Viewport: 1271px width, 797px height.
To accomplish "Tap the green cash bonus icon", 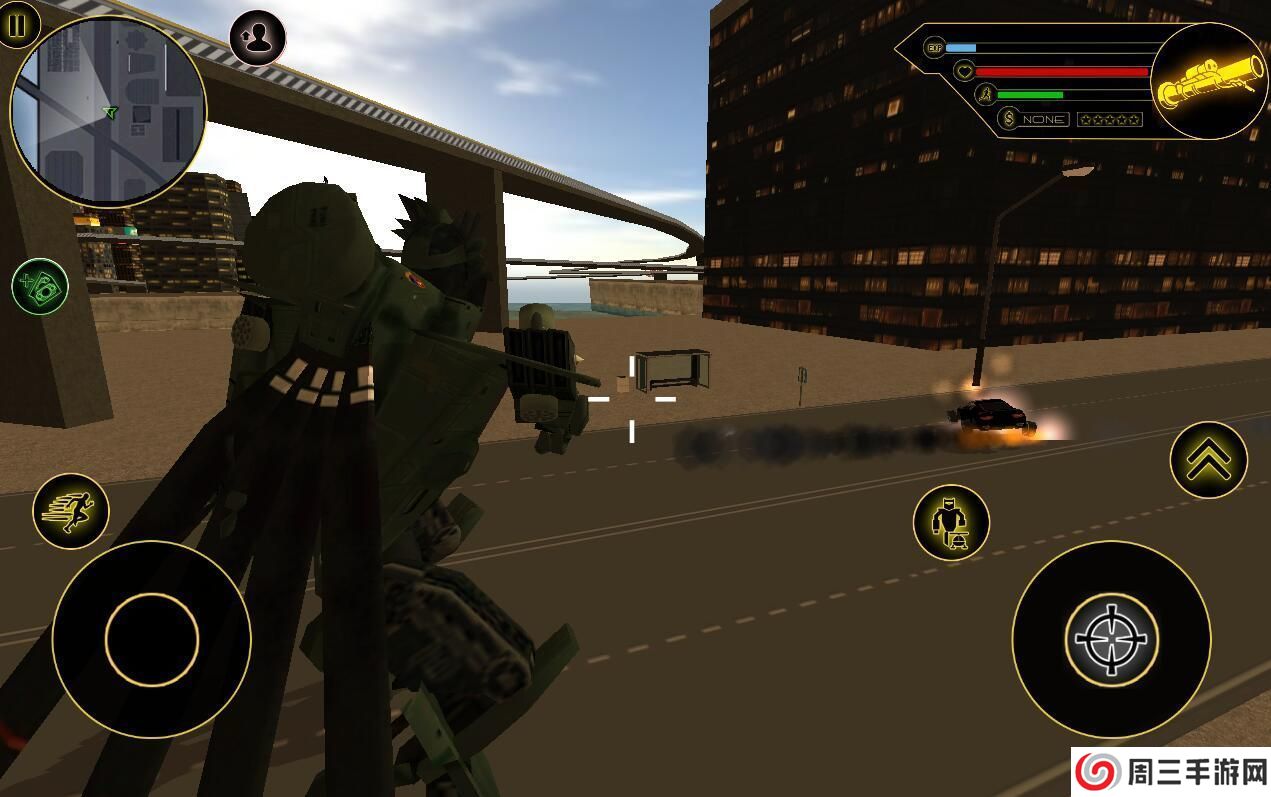I will (x=40, y=287).
